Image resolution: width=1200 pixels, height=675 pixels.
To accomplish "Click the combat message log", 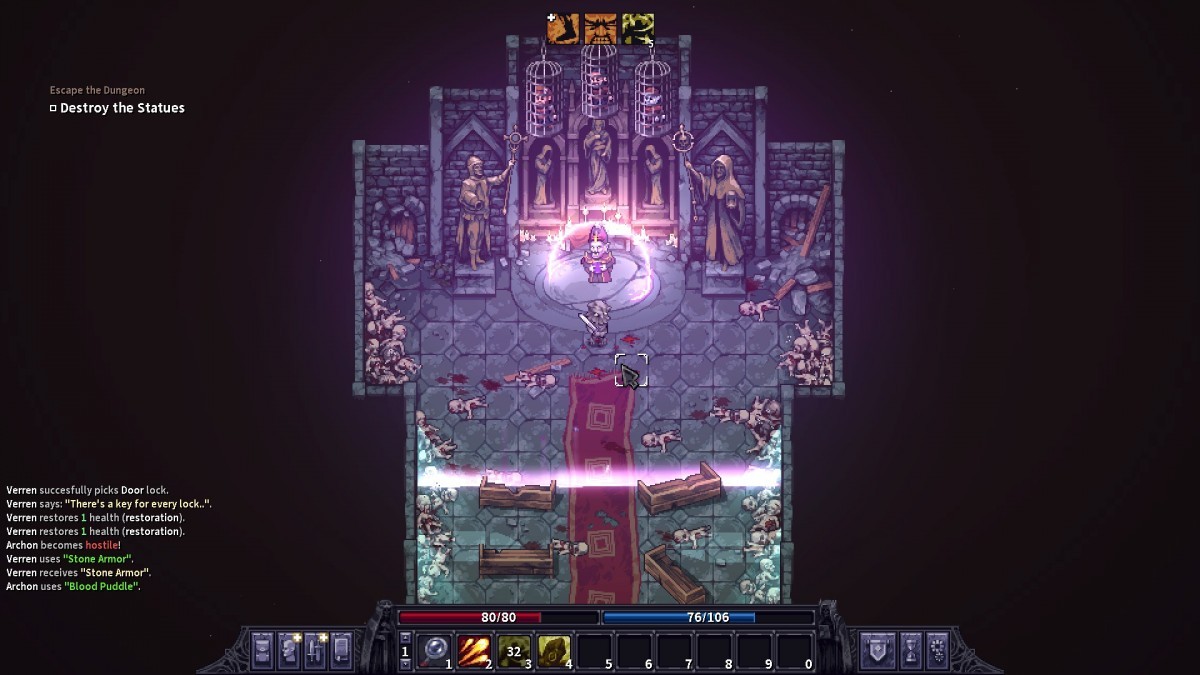I will point(108,538).
